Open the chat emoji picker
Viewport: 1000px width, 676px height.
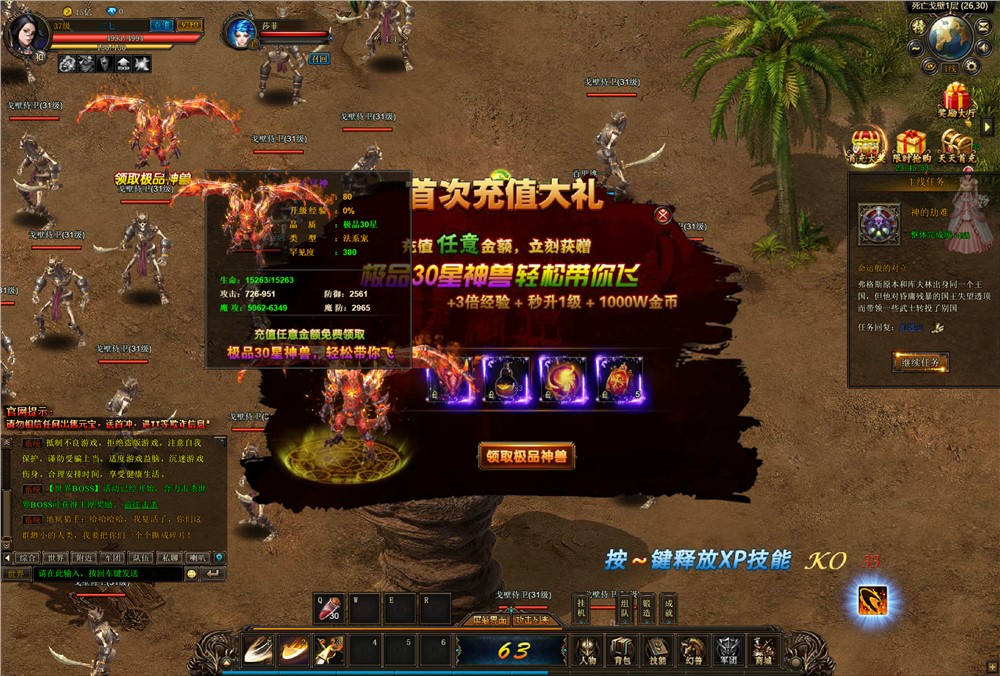pyautogui.click(x=192, y=574)
